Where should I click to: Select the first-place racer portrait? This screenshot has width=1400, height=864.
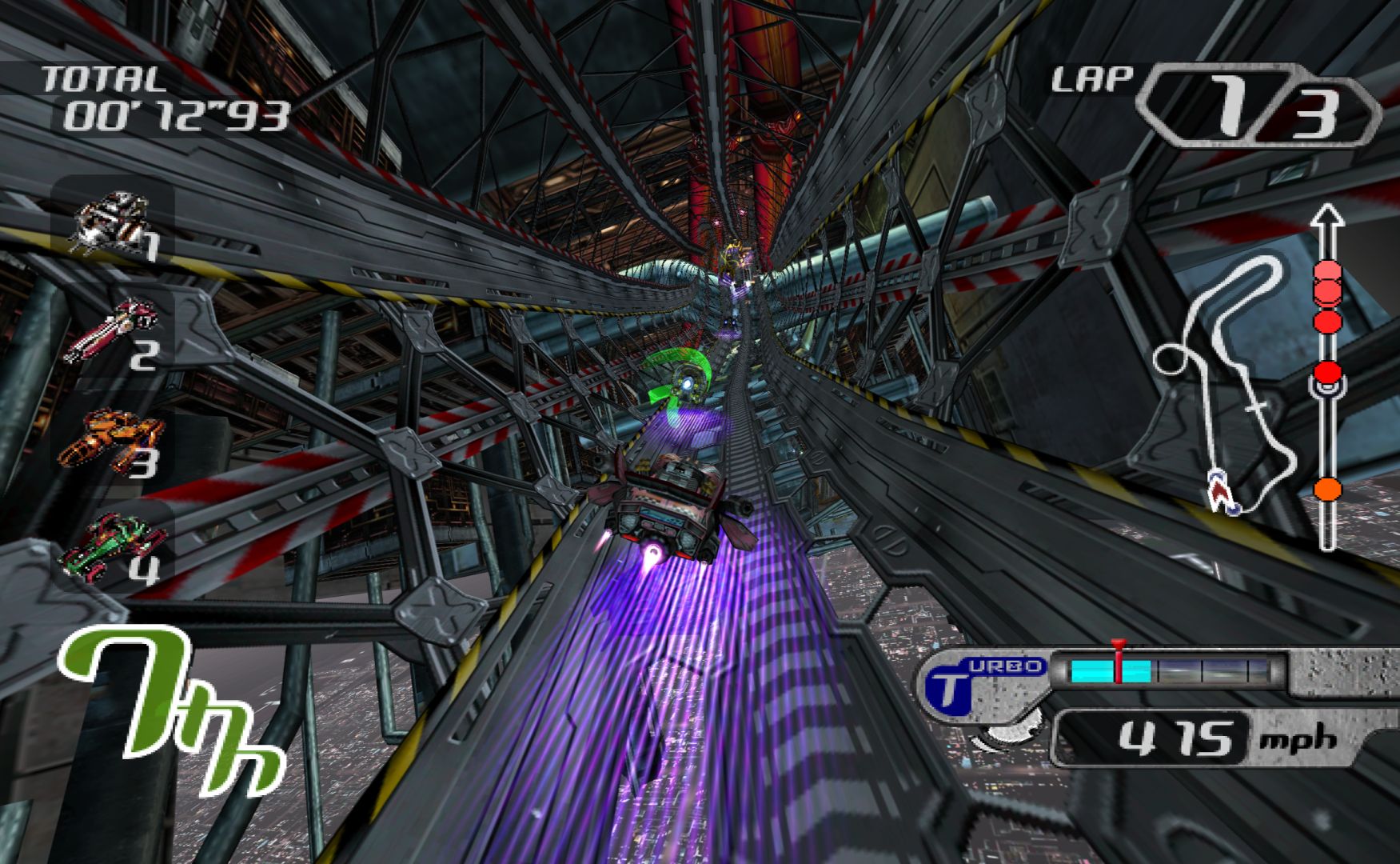pos(112,220)
